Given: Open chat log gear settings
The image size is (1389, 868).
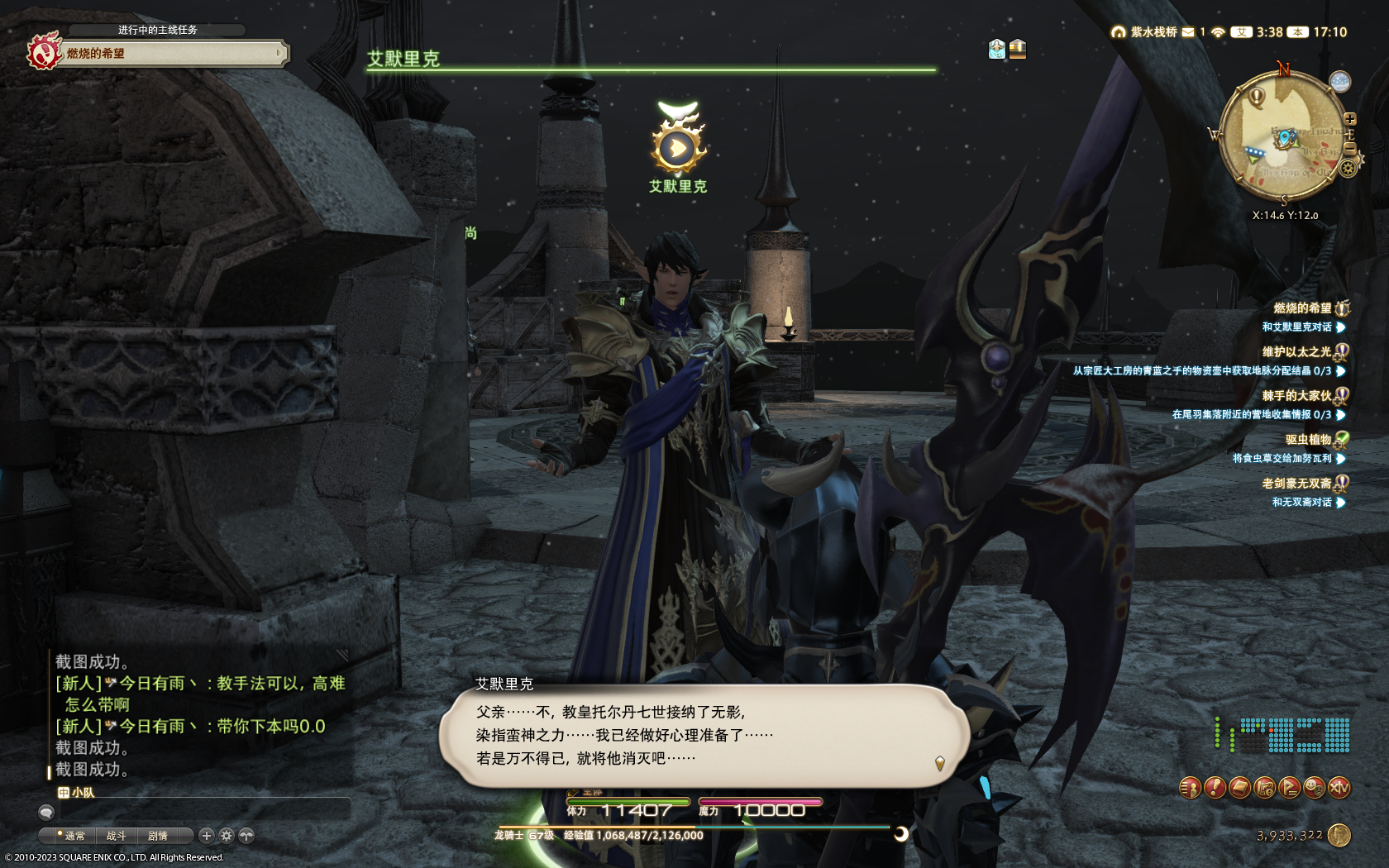Looking at the screenshot, I should click(x=227, y=836).
